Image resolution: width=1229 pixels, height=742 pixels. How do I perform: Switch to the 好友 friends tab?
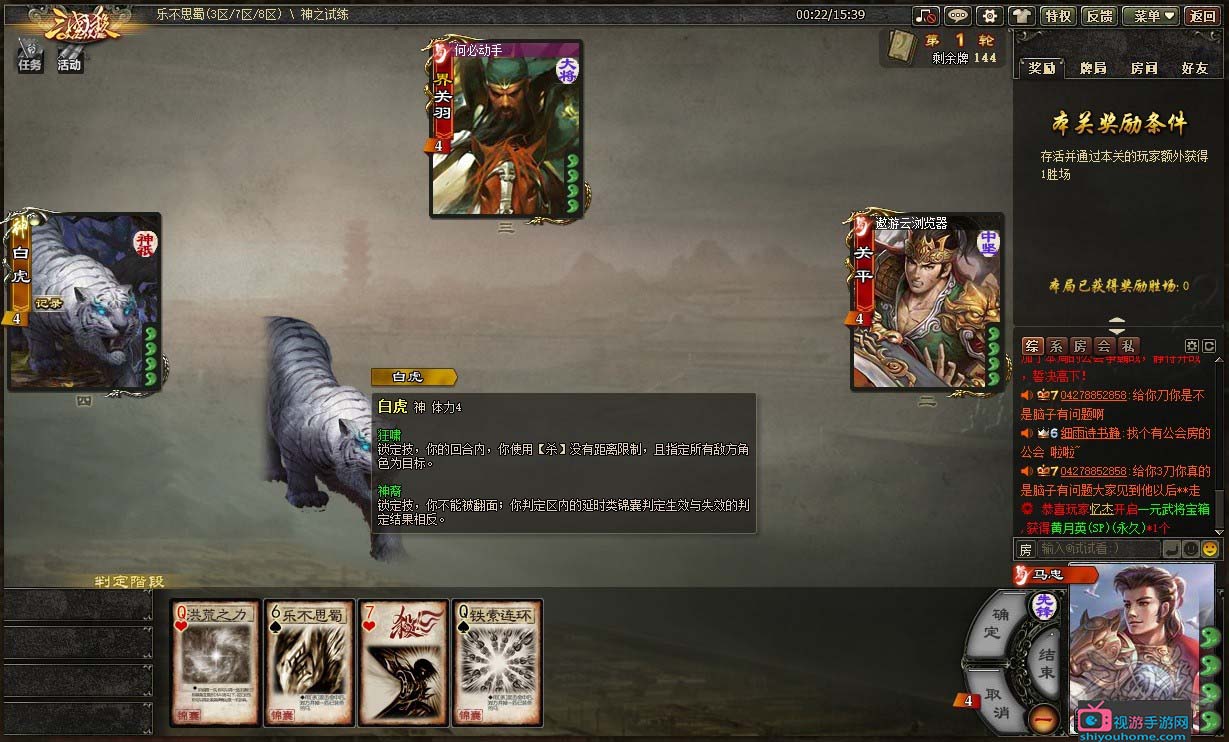click(1194, 68)
